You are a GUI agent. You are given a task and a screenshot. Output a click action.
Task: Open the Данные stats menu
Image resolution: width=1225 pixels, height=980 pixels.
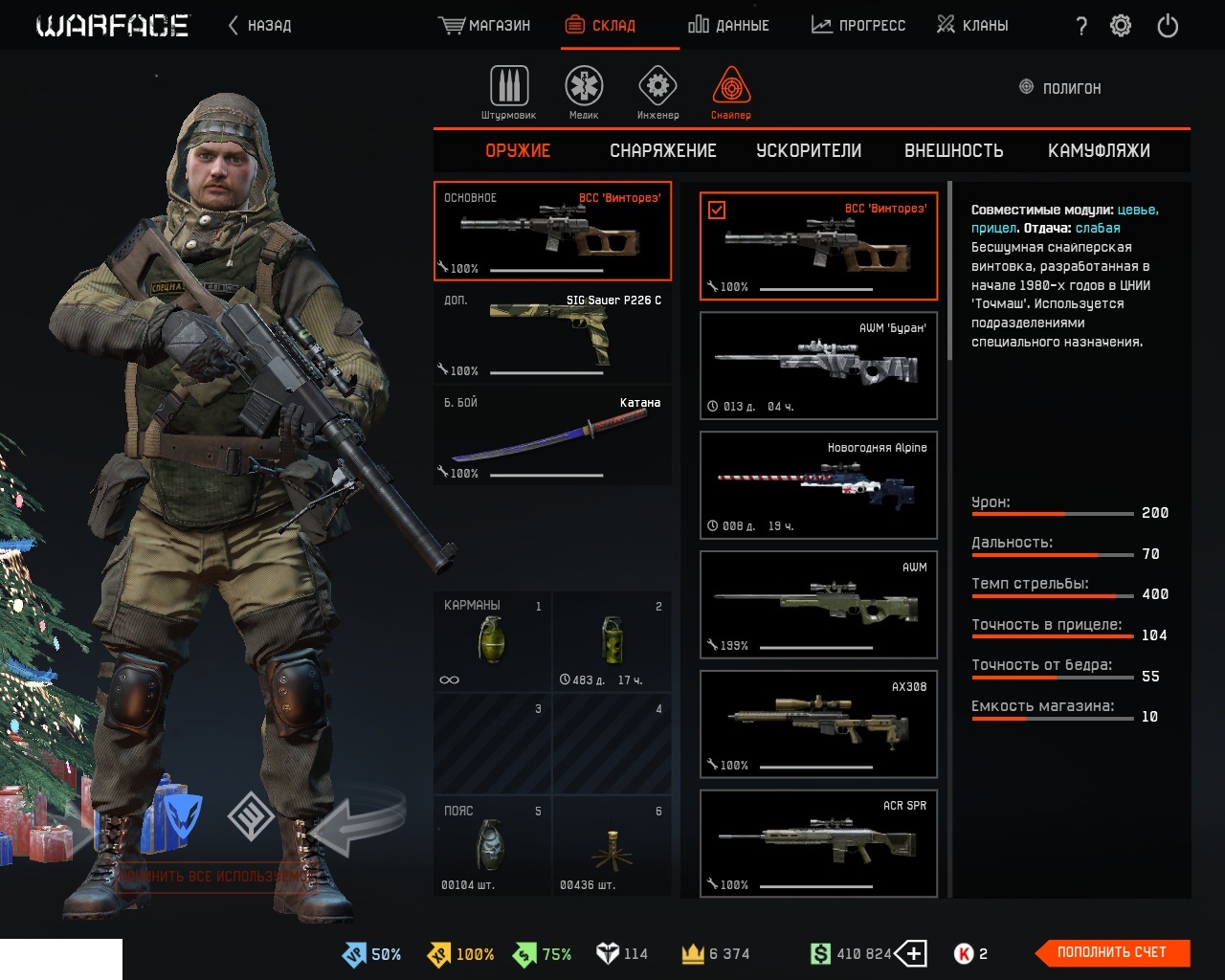pos(728,26)
